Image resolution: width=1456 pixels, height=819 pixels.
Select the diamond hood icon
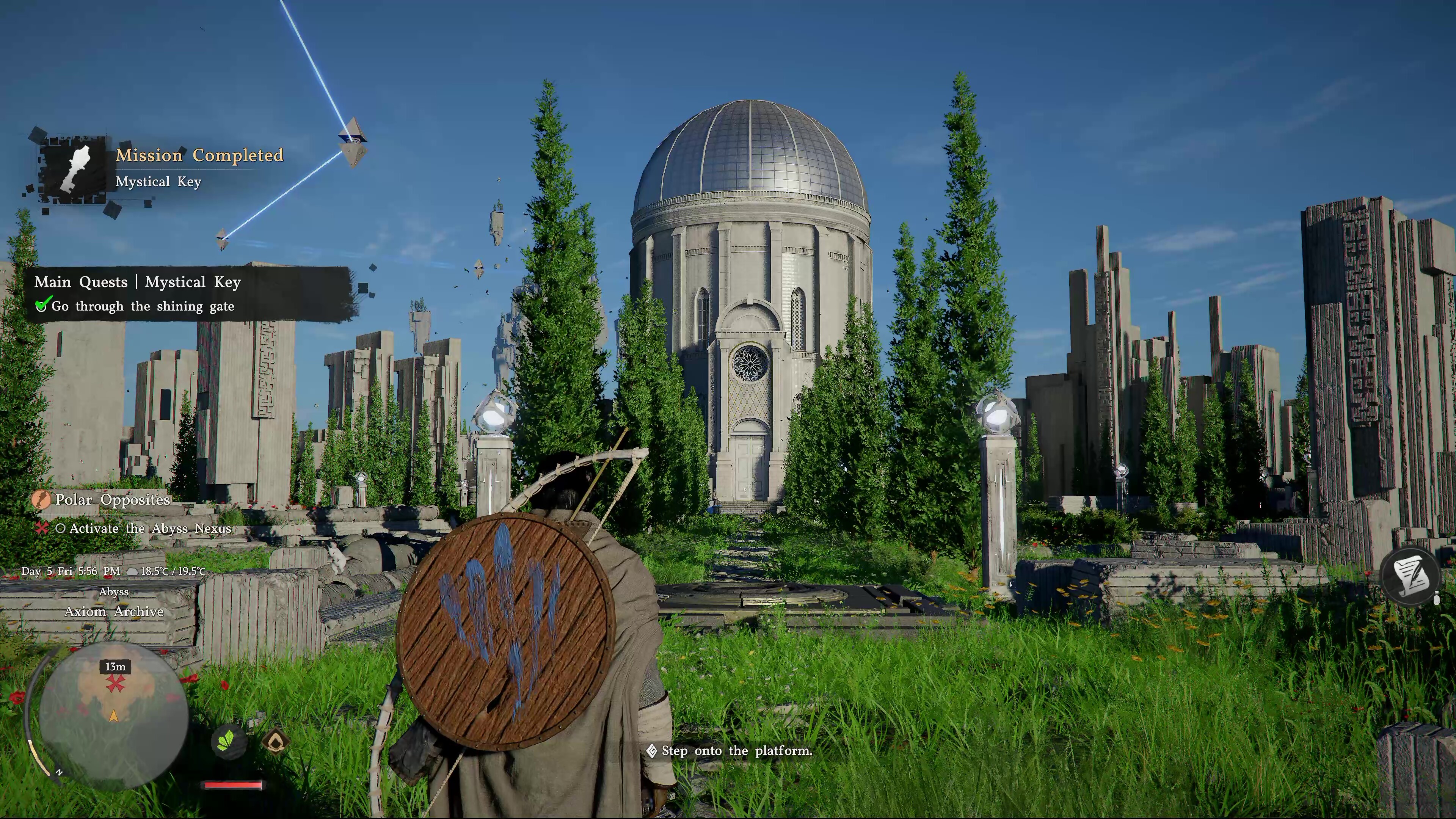tap(275, 741)
